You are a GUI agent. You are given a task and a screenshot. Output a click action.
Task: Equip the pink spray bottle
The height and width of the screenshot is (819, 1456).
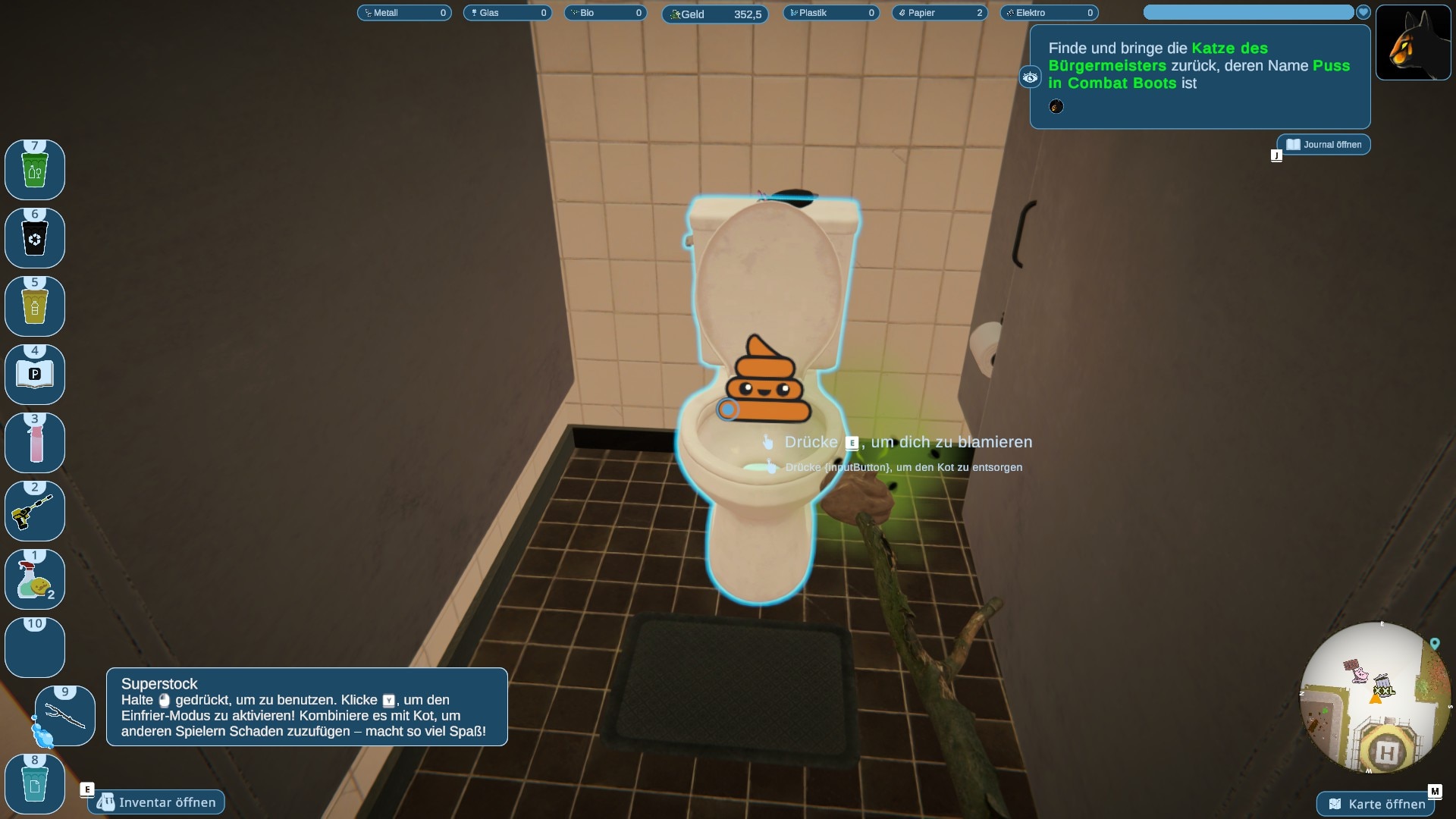pos(35,444)
